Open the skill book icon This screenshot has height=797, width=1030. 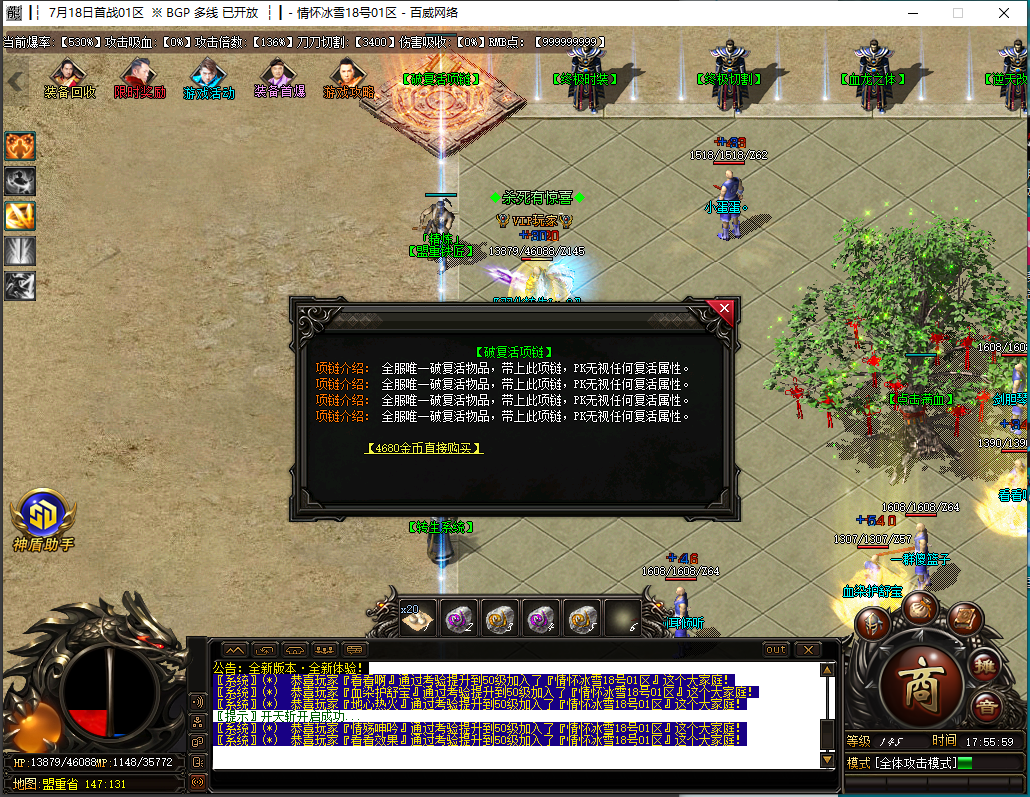pos(964,619)
